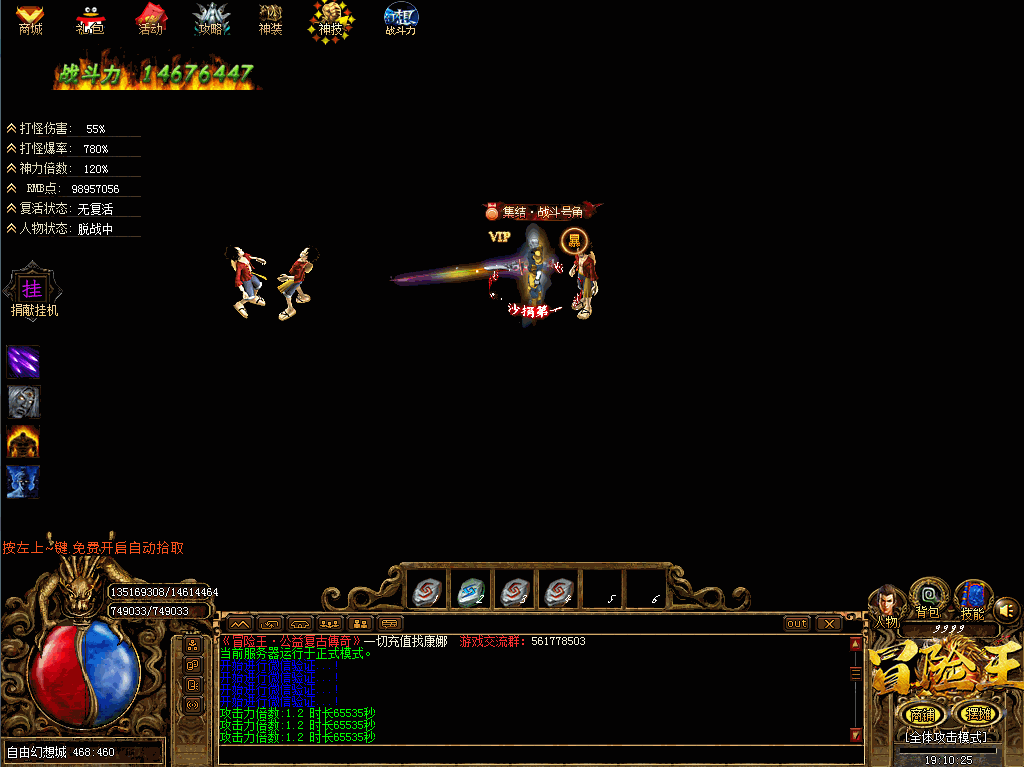This screenshot has width=1024, height=767.
Task: Open the 商铺 store button
Action: click(x=920, y=714)
